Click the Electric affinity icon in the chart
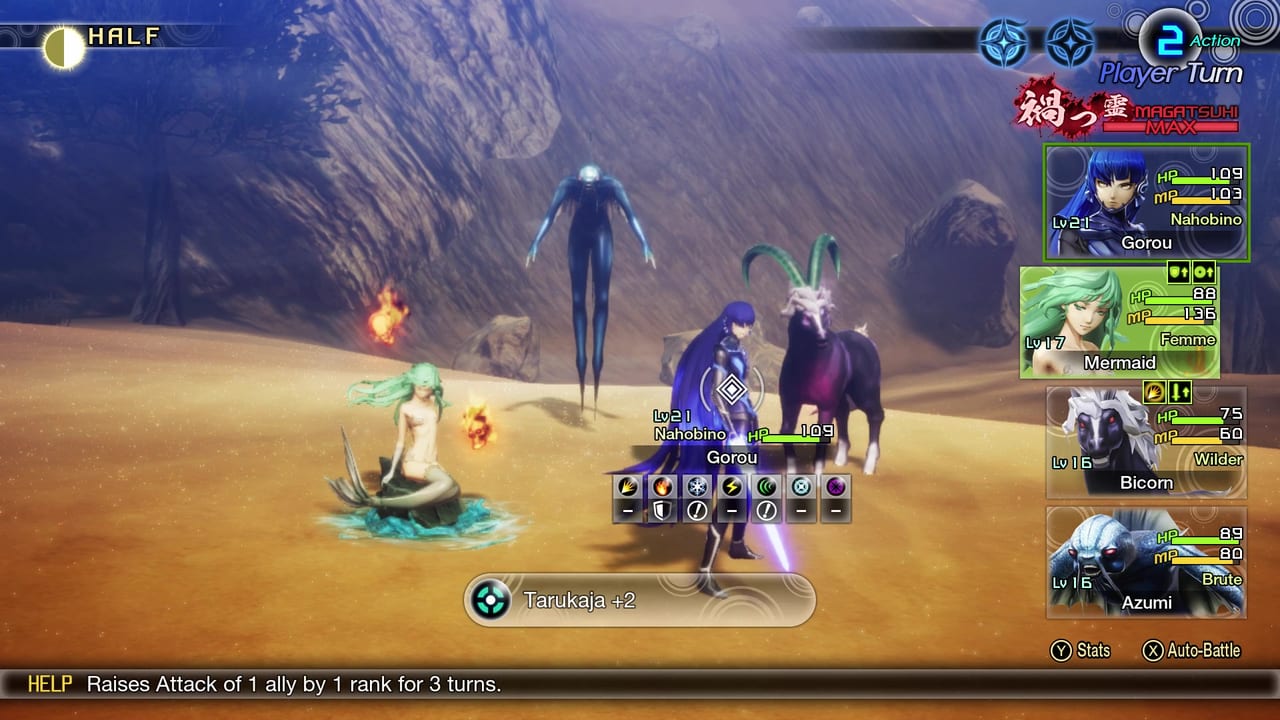 point(732,487)
